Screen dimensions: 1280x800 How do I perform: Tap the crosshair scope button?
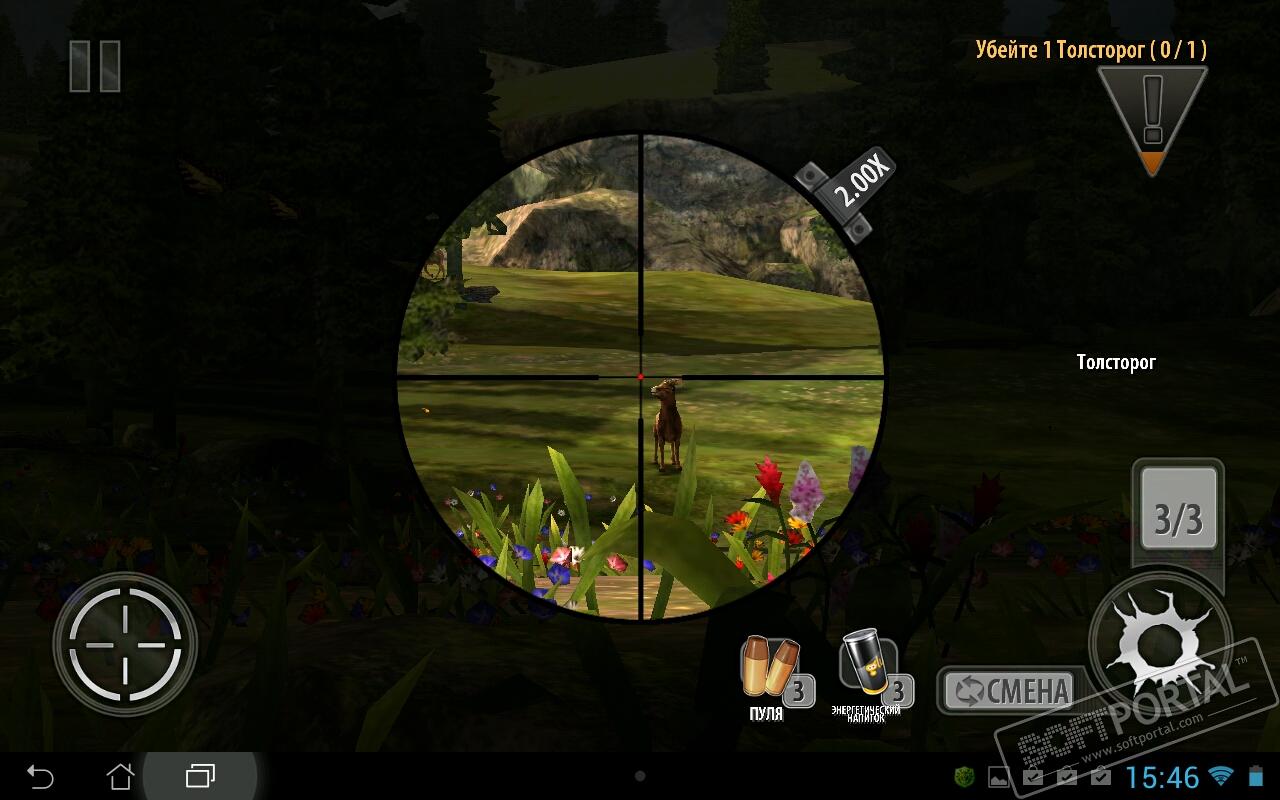(125, 644)
